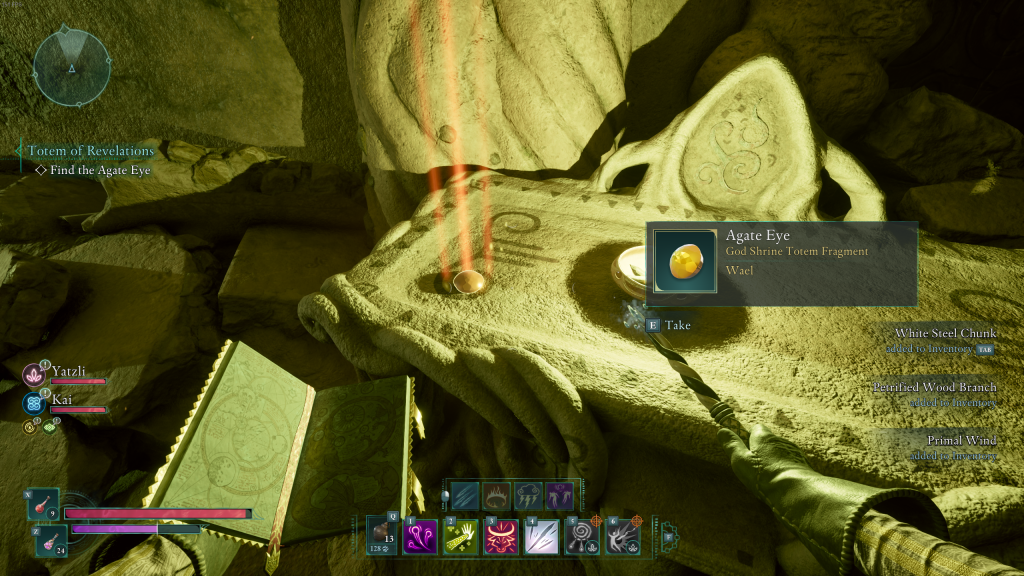Open the Totem of Revelations quest tracker
The height and width of the screenshot is (576, 1024).
tap(91, 151)
